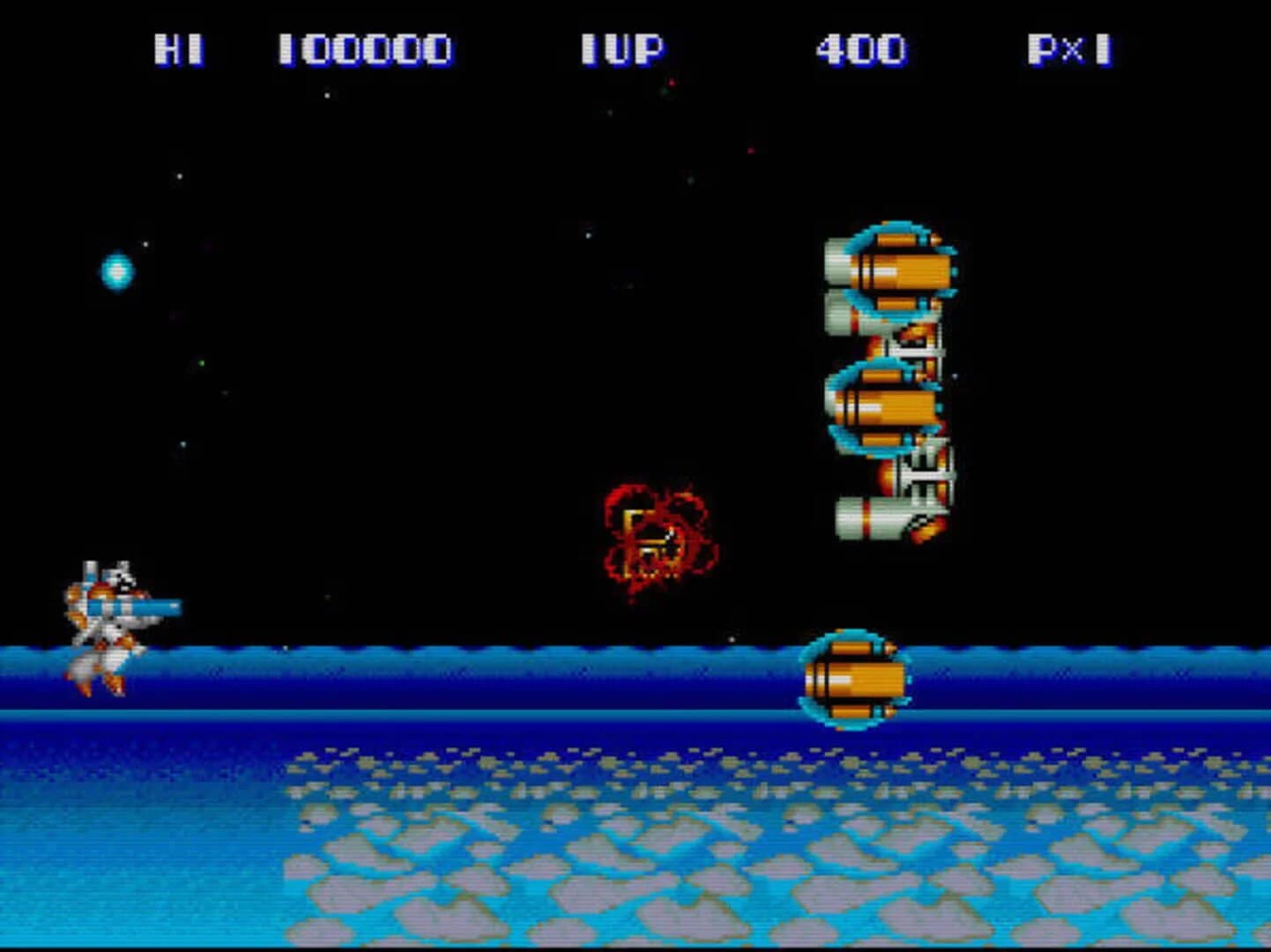This screenshot has height=952, width=1271.
Task: Select the PxI label in the HUD
Action: click(1069, 50)
